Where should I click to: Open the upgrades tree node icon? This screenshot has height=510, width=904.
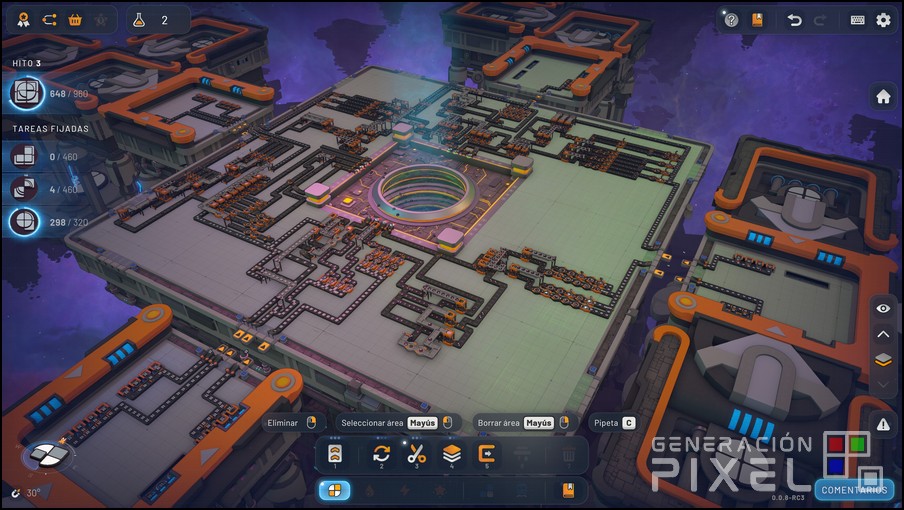coord(48,20)
